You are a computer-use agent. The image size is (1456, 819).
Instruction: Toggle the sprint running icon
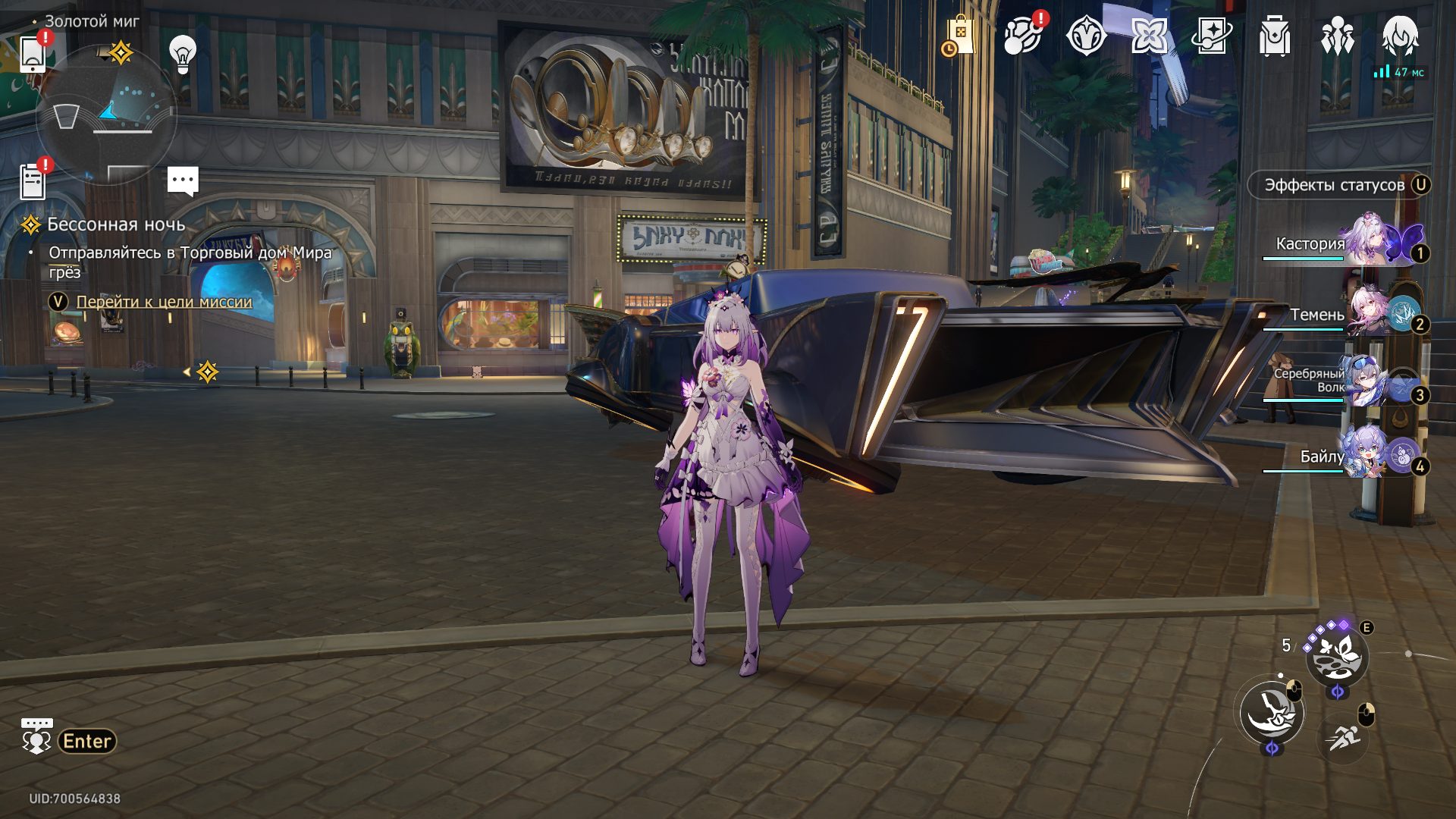1343,736
